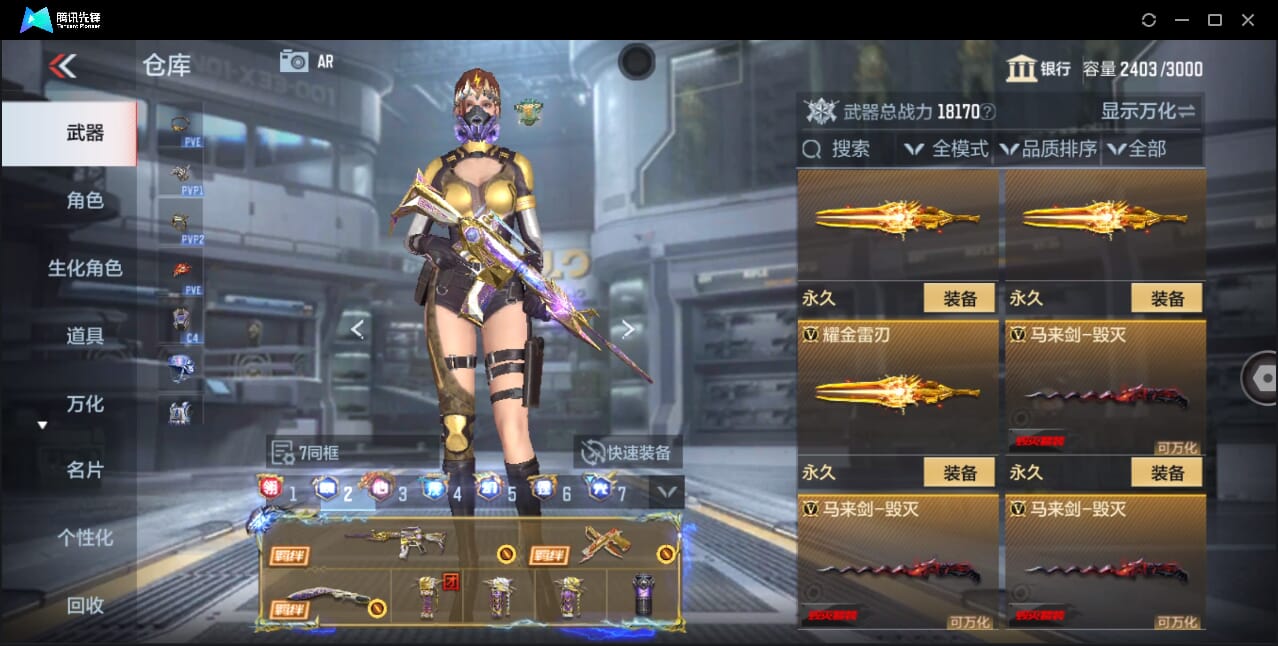This screenshot has height=646, width=1278.
Task: Show the next character with right arrow
Action: [628, 329]
